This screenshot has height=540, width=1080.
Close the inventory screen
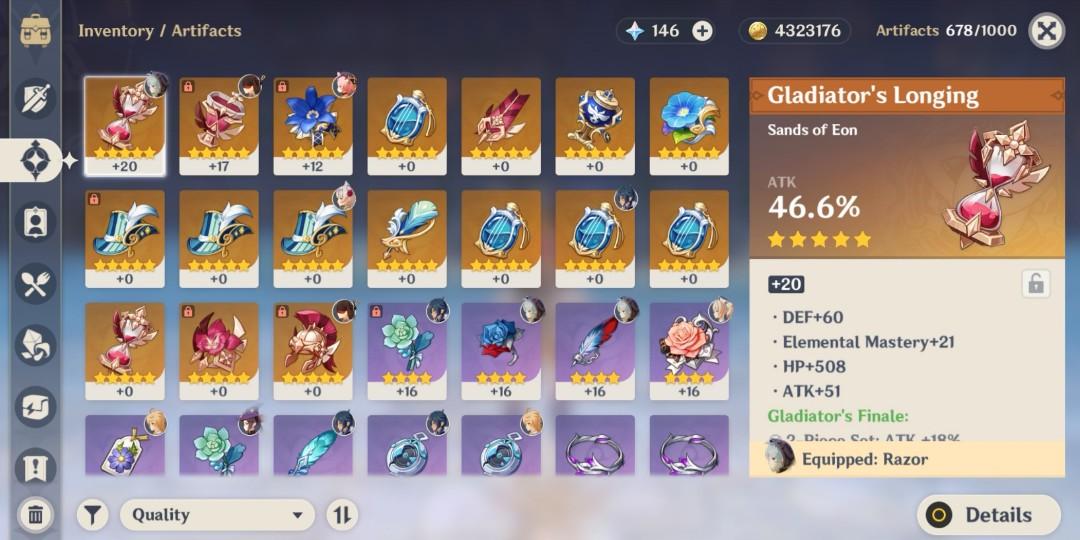[x=1046, y=31]
